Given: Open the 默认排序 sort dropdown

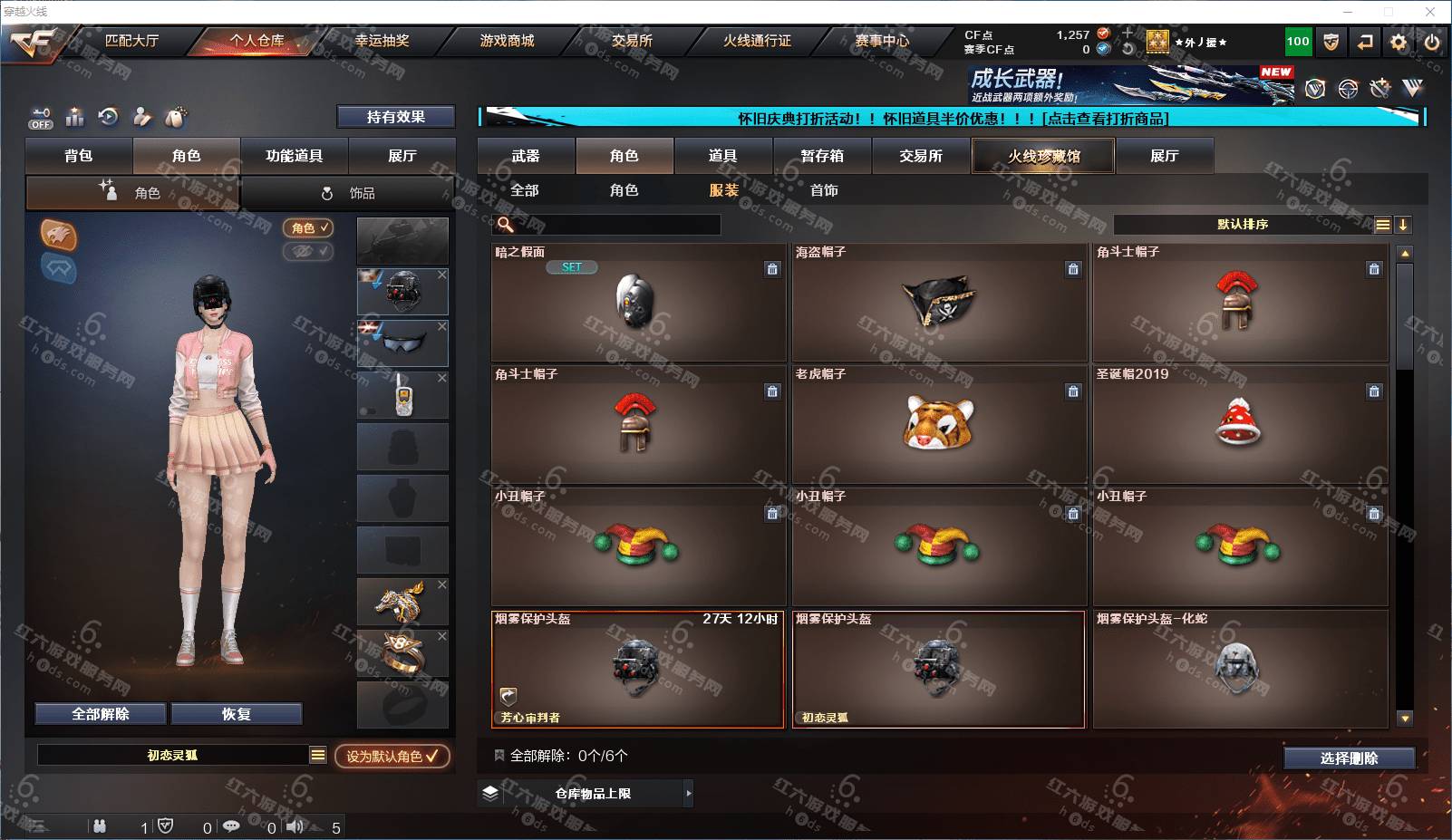Looking at the screenshot, I should point(1243,225).
